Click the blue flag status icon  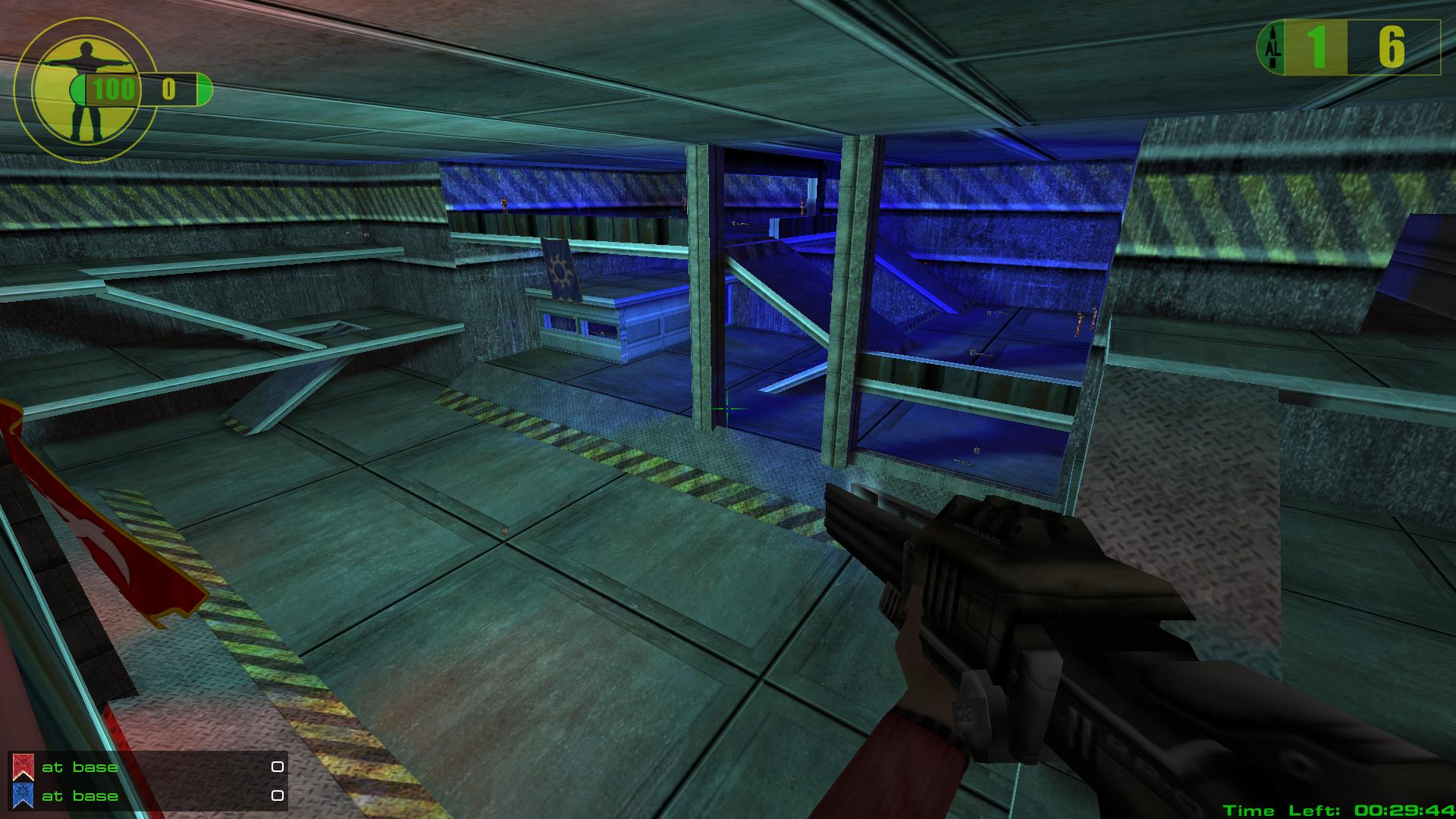tap(23, 795)
